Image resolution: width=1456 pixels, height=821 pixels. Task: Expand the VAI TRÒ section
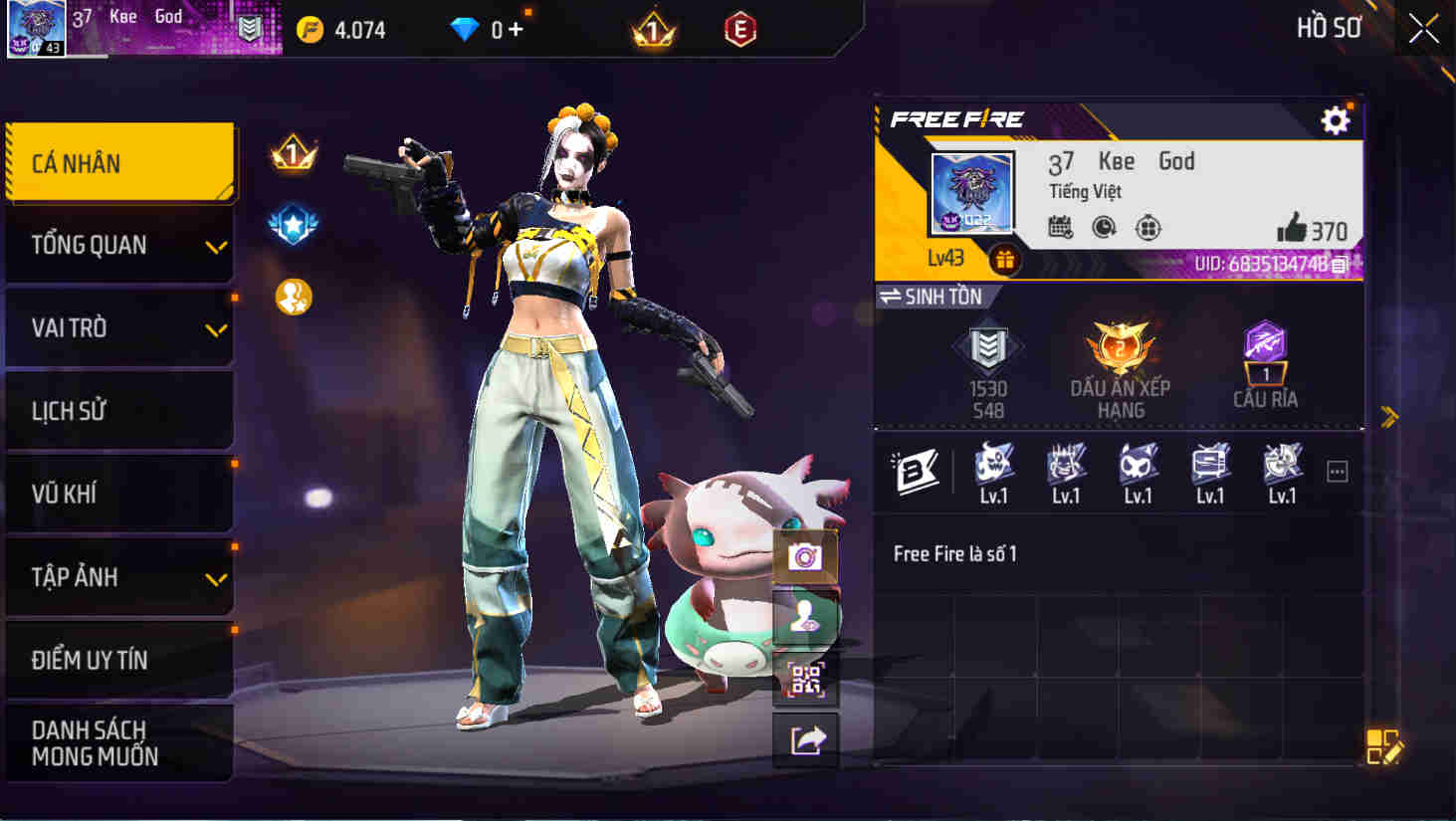pyautogui.click(x=119, y=328)
